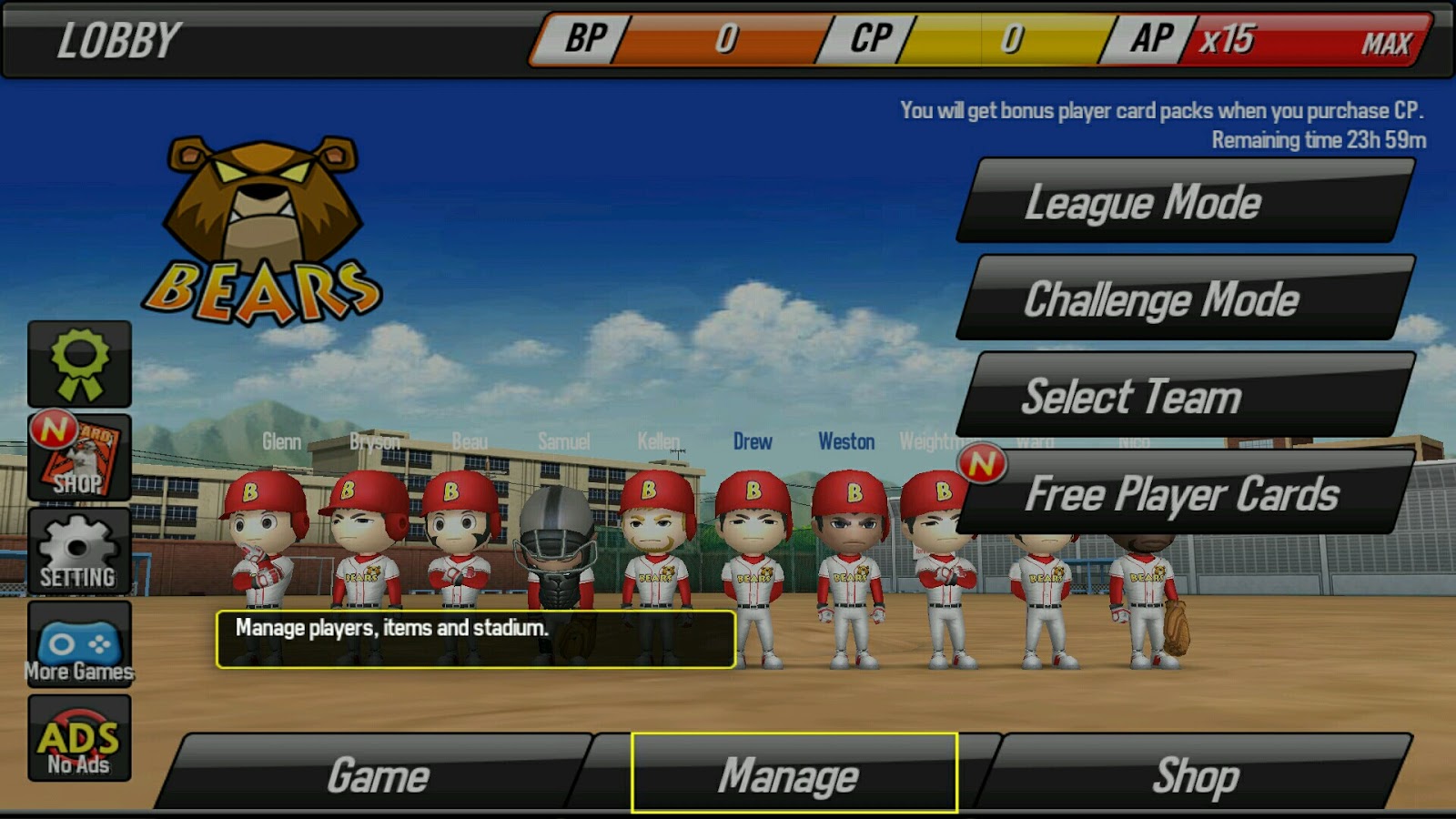Open the card pack Shop sidebar icon
1456x819 pixels.
pyautogui.click(x=77, y=460)
